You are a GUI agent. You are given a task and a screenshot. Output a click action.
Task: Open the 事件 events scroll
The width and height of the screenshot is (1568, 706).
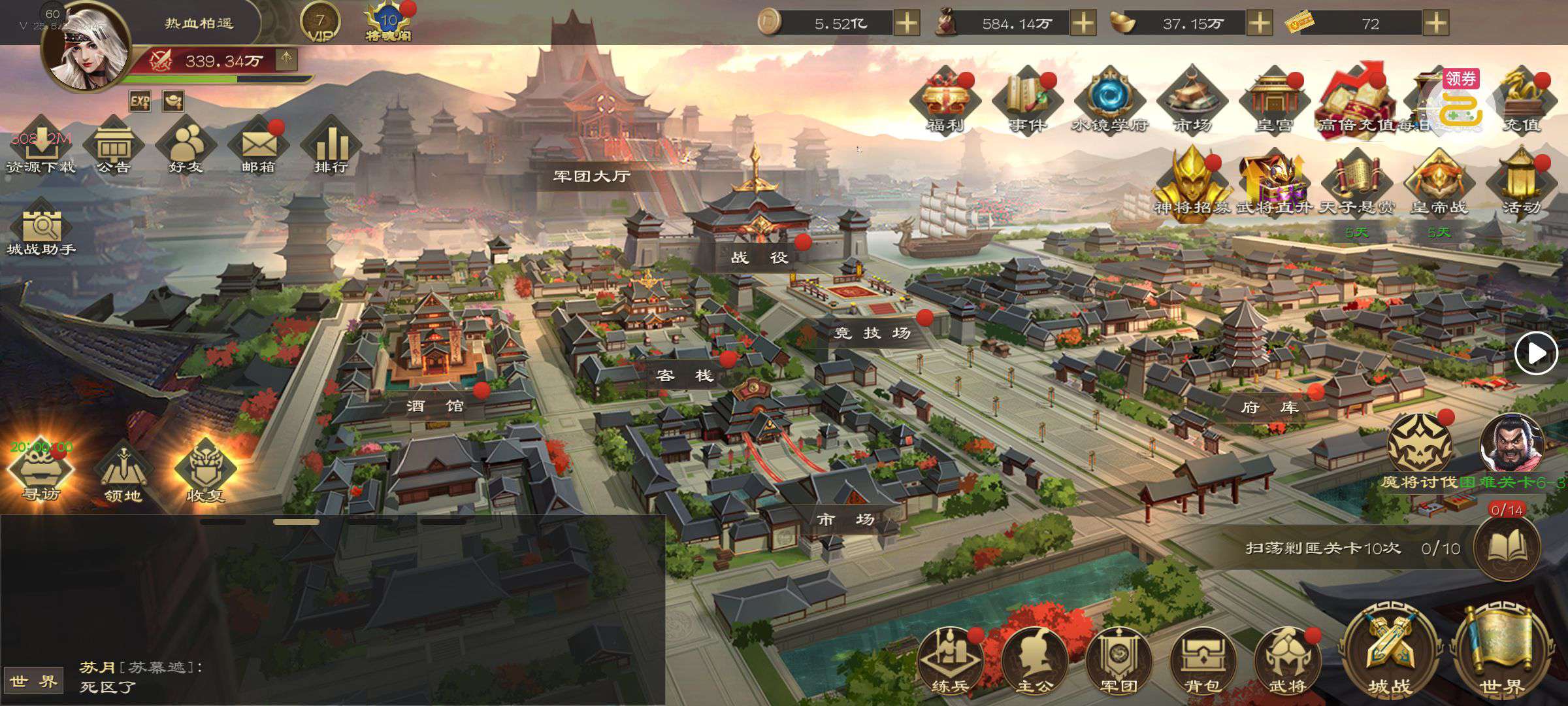click(1027, 101)
